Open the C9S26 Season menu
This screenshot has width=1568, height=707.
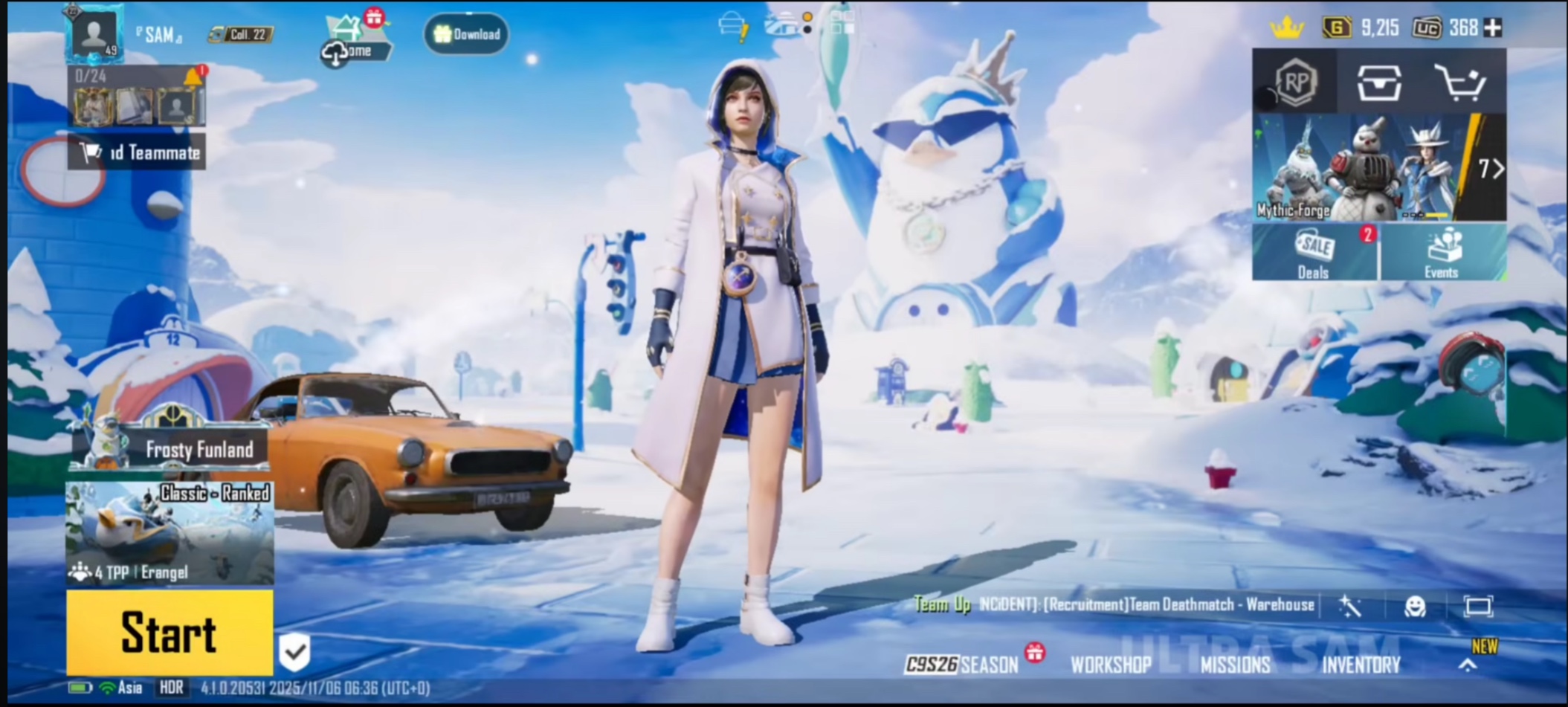coord(962,664)
